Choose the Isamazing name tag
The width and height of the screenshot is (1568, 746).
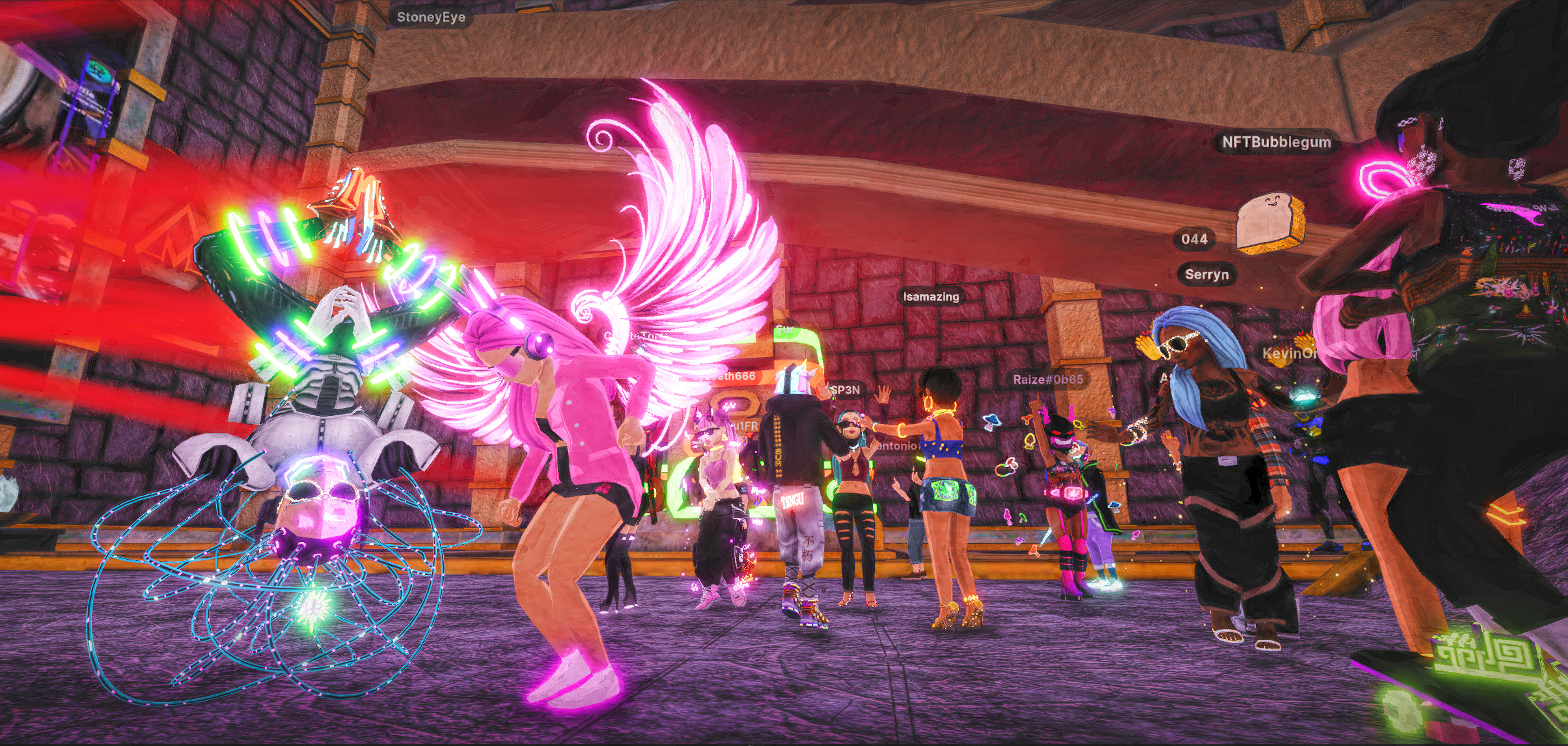pyautogui.click(x=931, y=297)
